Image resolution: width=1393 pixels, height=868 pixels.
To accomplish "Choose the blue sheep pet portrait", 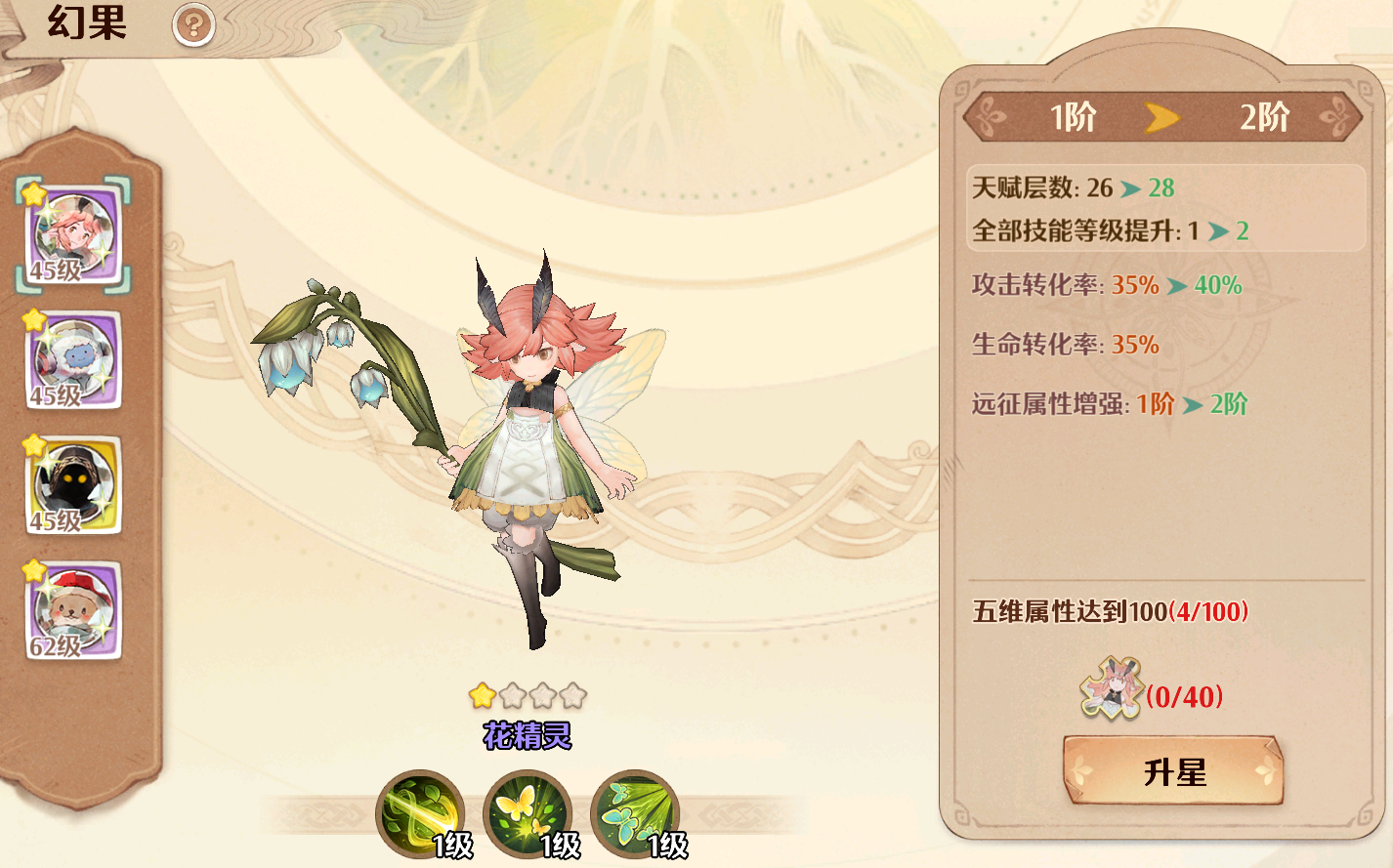I will [74, 359].
